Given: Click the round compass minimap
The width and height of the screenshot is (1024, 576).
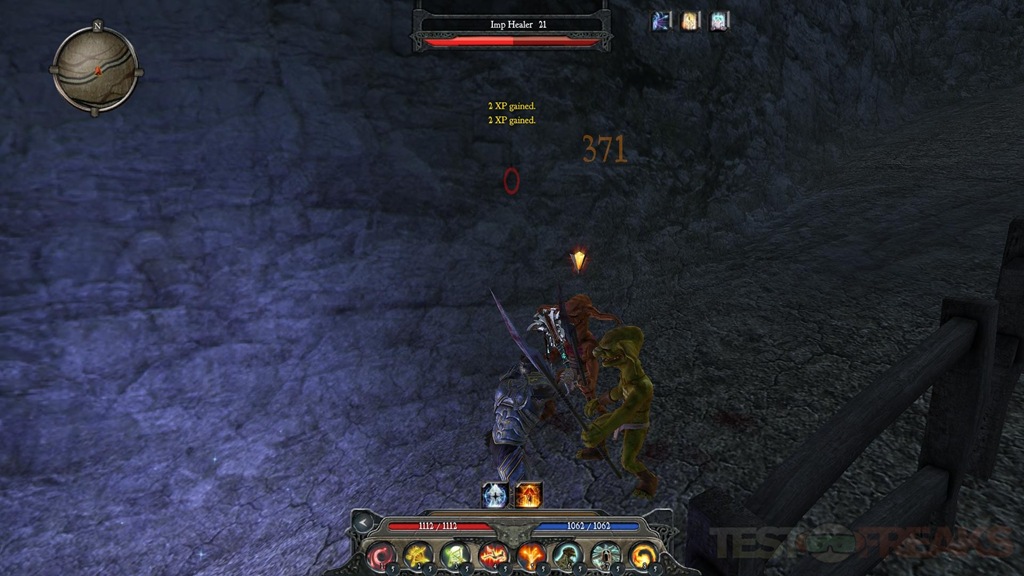Looking at the screenshot, I should tap(96, 68).
